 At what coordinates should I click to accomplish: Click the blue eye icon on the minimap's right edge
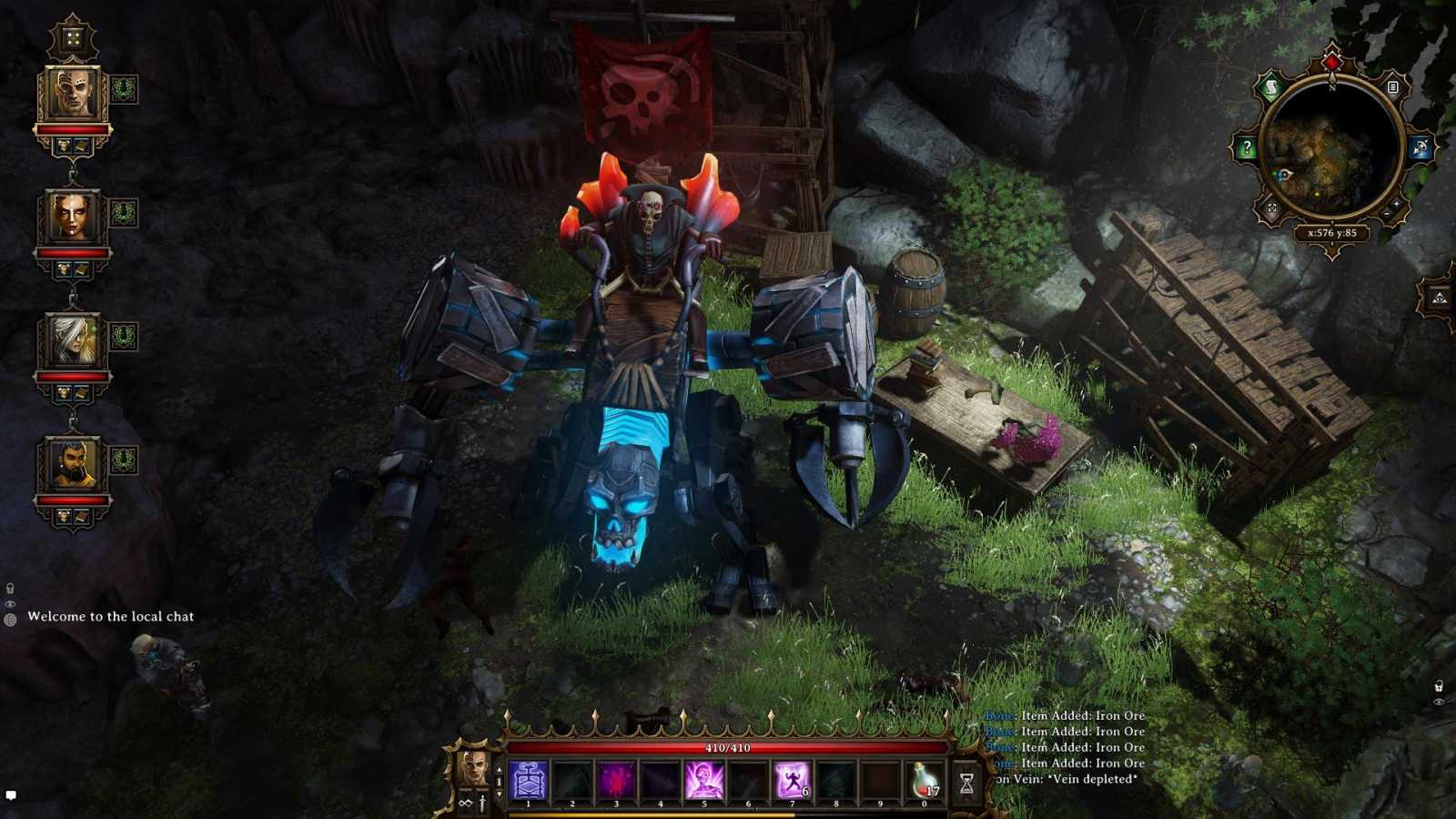pyautogui.click(x=1421, y=147)
